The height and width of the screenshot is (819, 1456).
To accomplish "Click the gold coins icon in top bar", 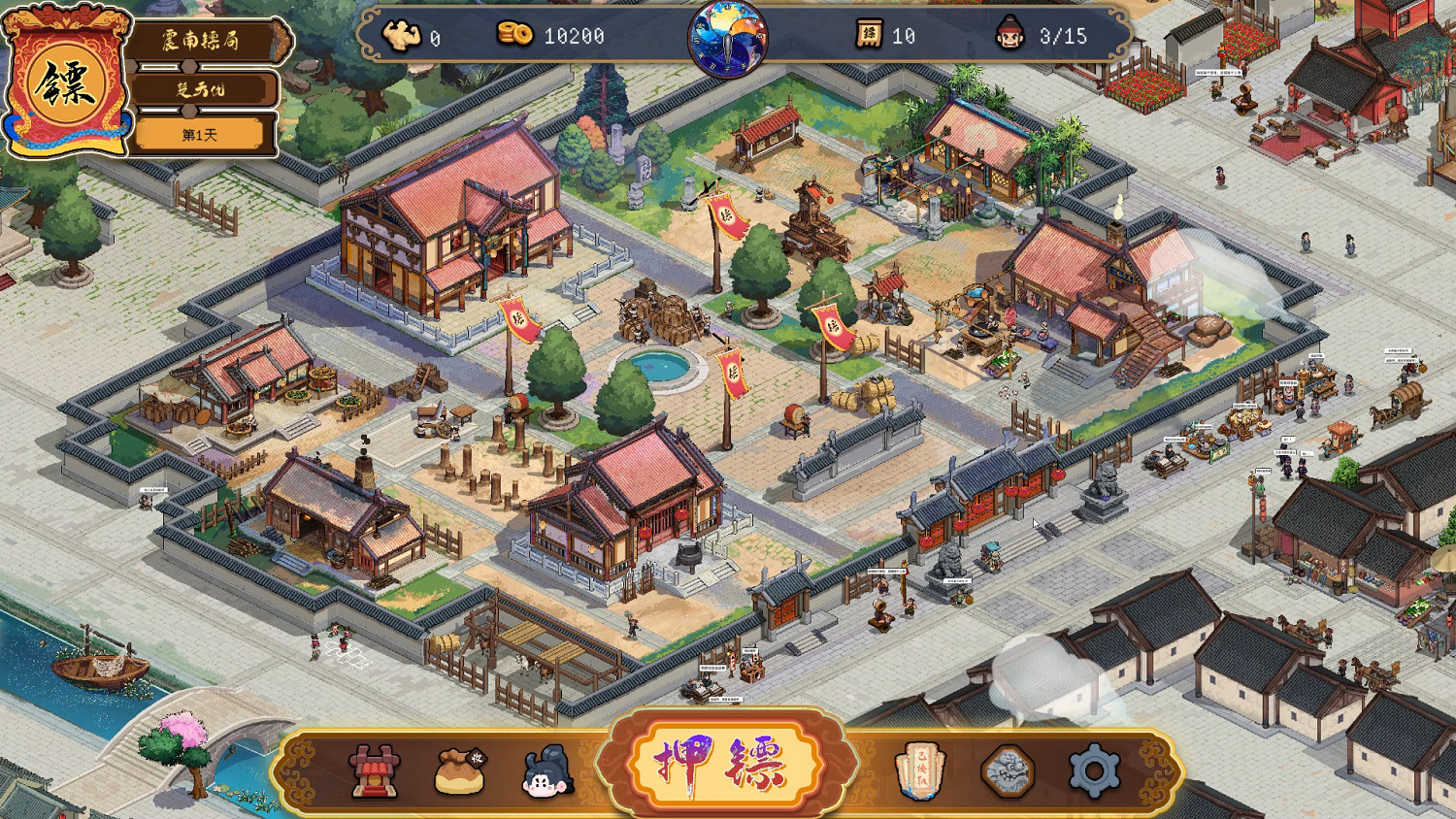I will 517,32.
